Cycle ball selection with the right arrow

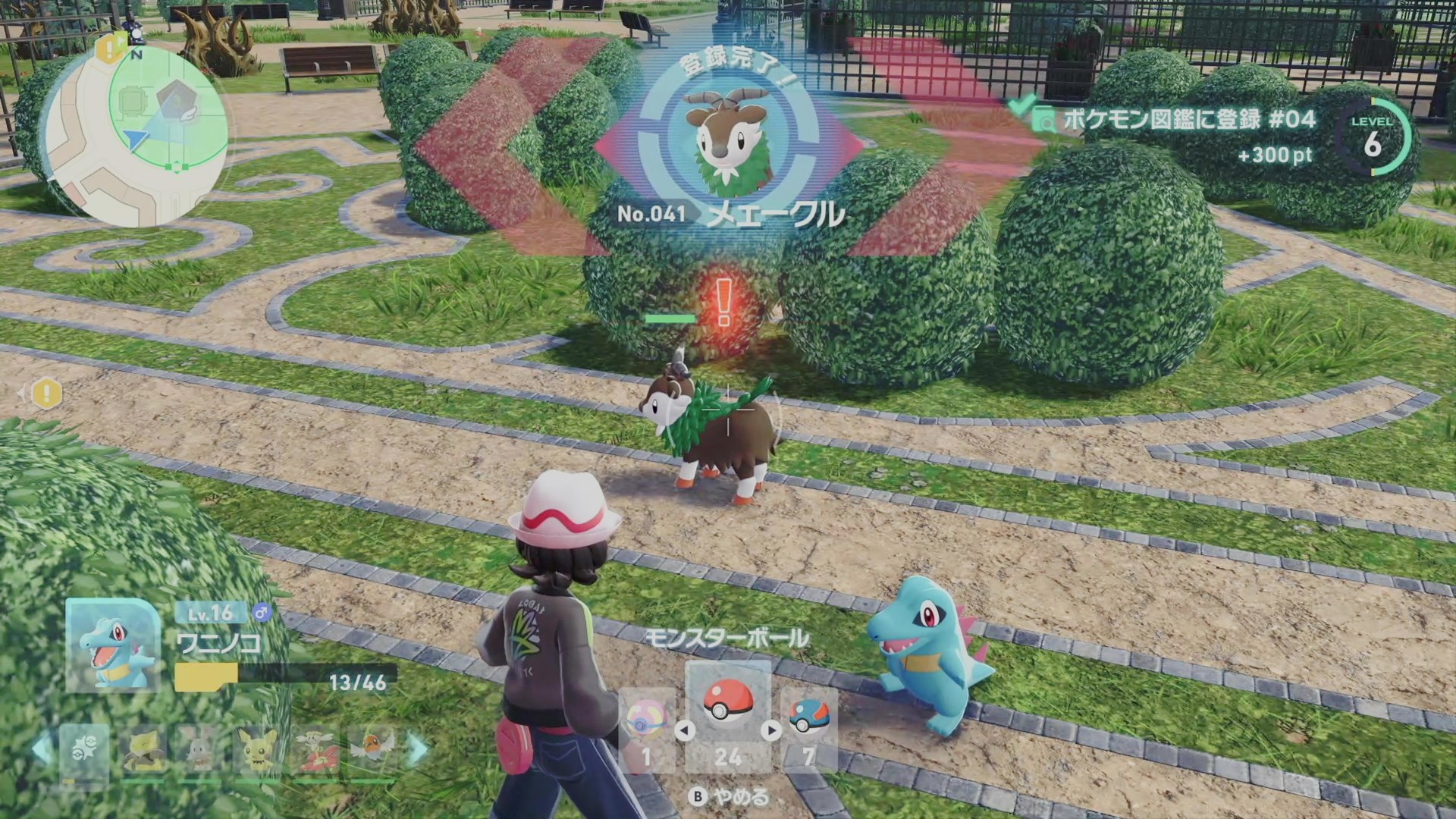pyautogui.click(x=771, y=730)
